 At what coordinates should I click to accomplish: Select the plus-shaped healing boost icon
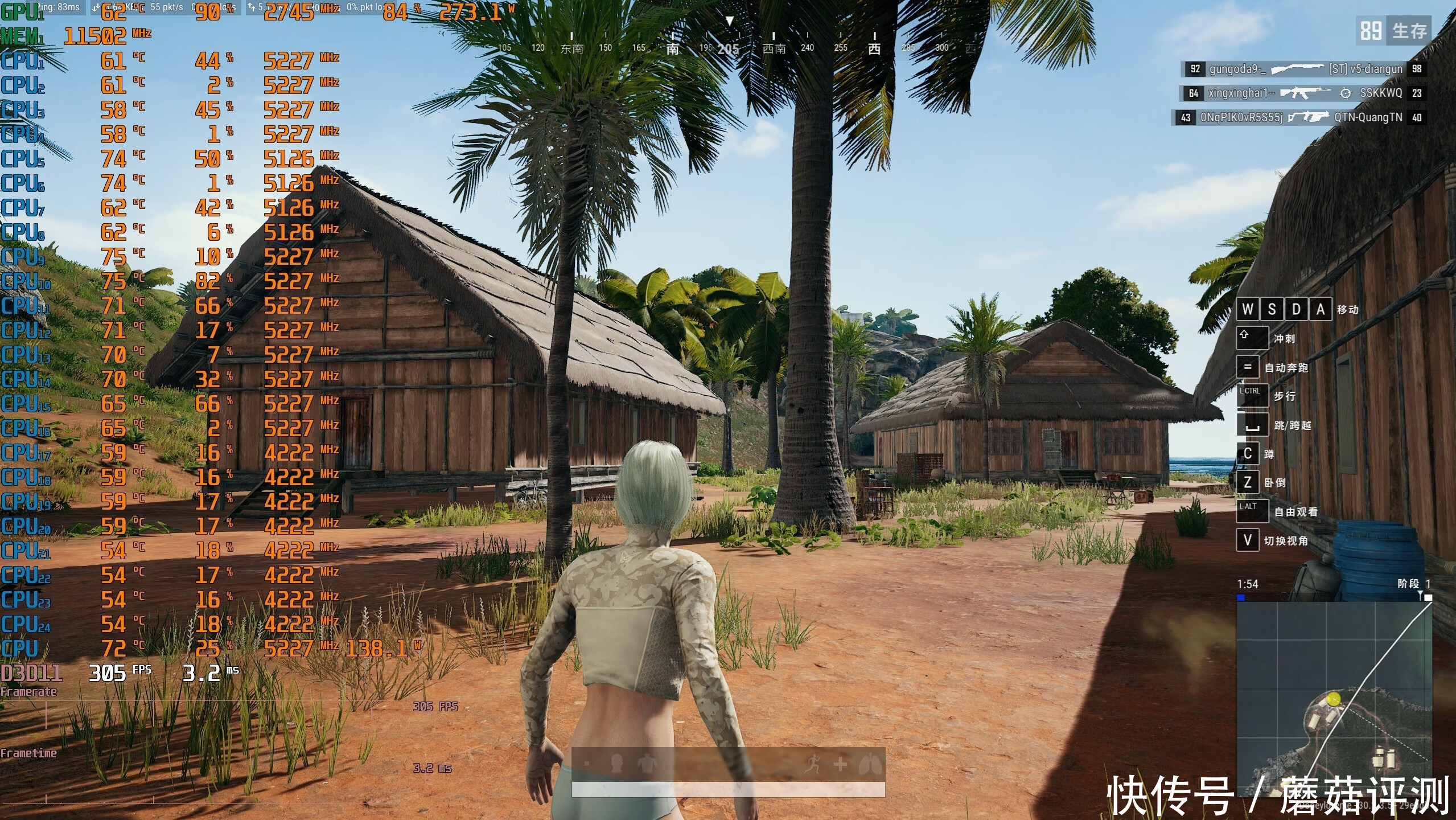click(840, 764)
